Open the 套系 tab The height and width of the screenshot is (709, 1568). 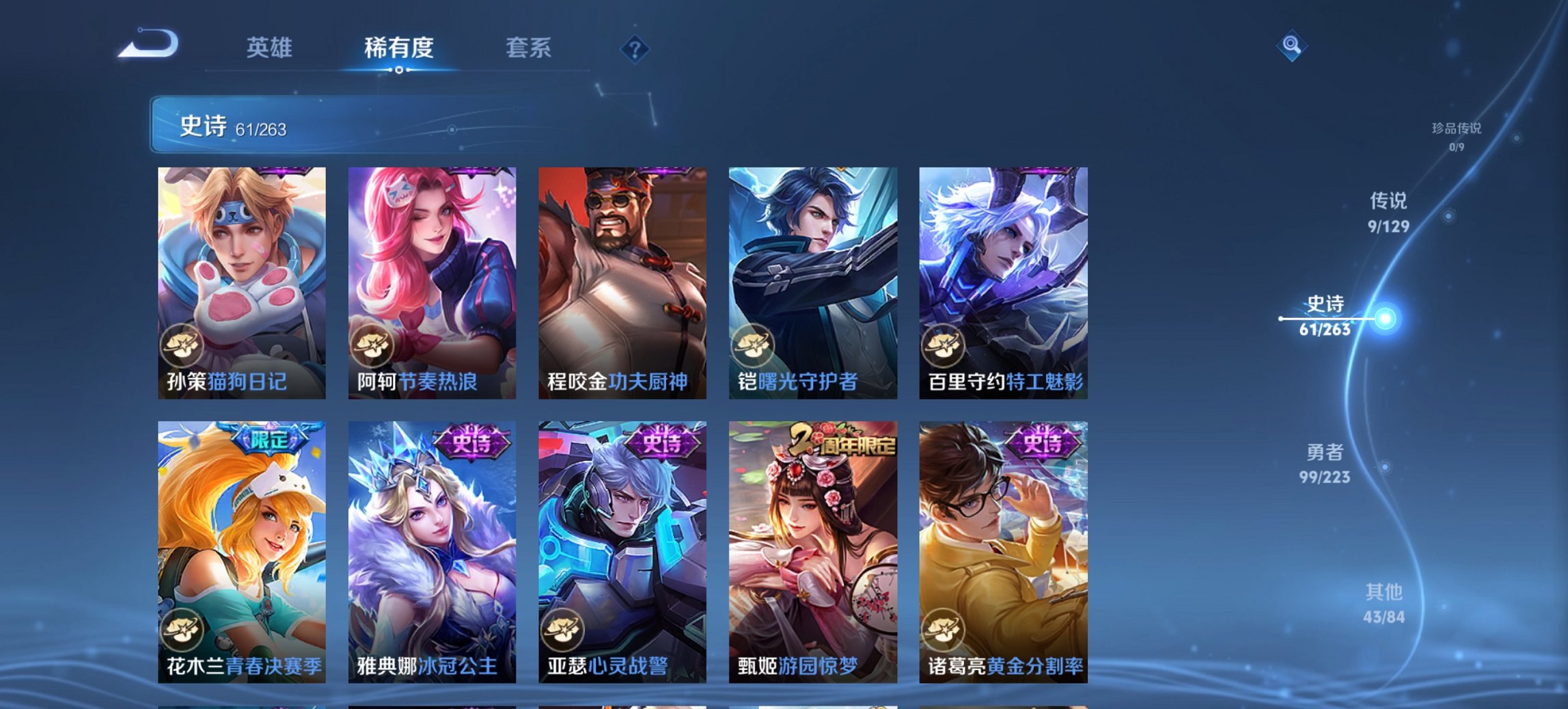point(529,49)
